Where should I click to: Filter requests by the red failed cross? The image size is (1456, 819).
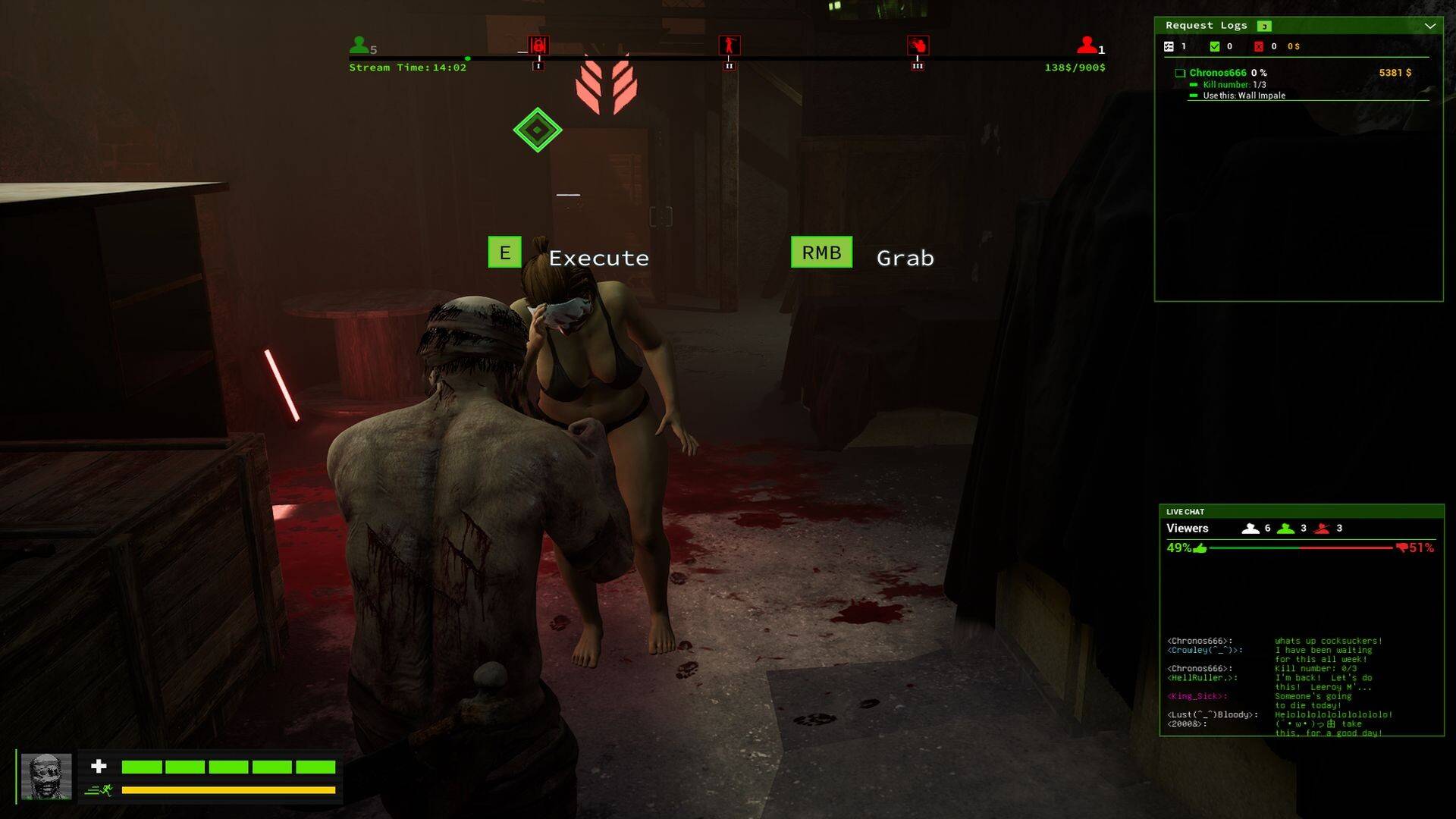coord(1259,47)
